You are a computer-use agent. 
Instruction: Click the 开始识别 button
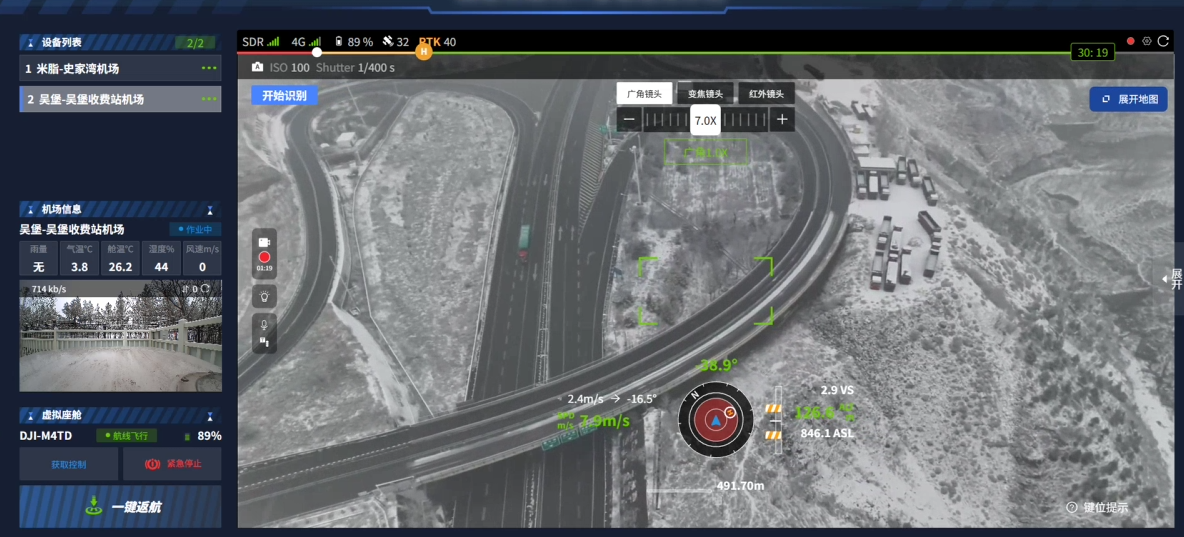285,95
